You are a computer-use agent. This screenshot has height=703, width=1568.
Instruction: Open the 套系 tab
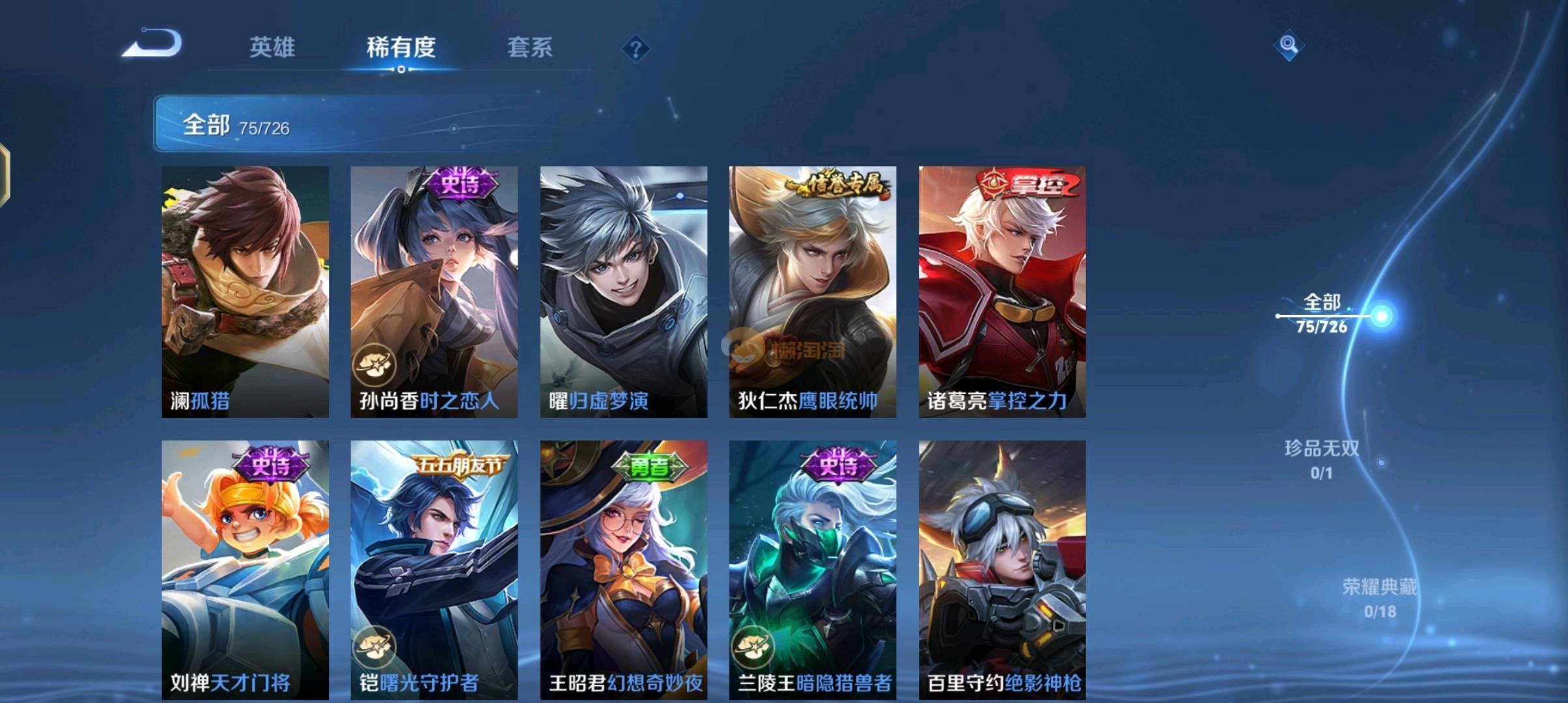coord(529,47)
